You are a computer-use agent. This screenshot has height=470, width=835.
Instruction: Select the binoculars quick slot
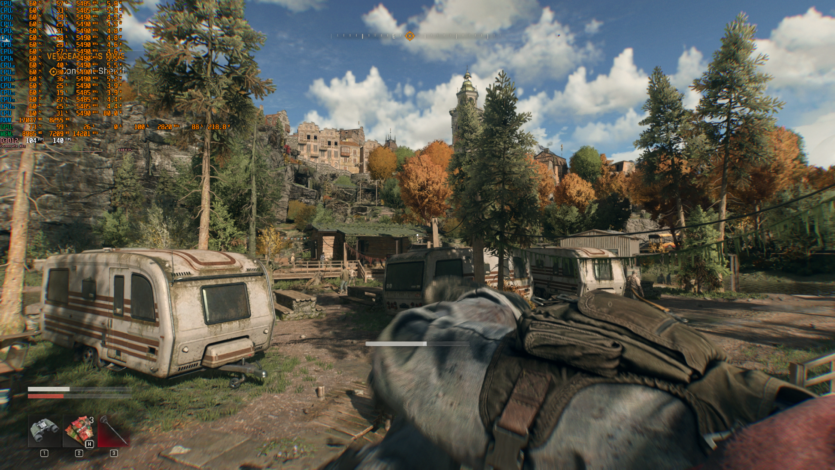pyautogui.click(x=44, y=430)
